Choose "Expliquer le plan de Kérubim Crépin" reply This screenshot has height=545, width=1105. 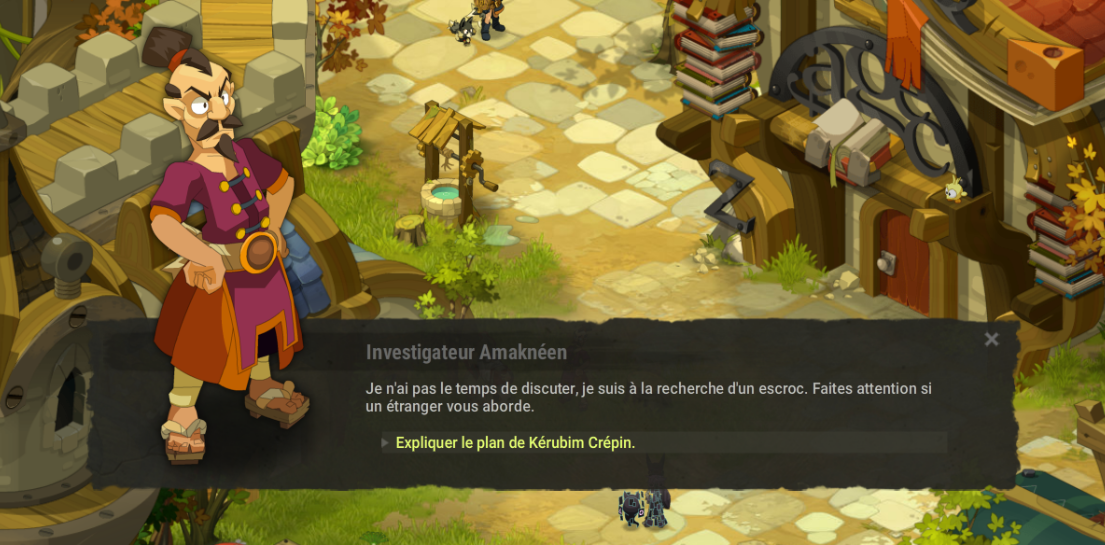(515, 443)
